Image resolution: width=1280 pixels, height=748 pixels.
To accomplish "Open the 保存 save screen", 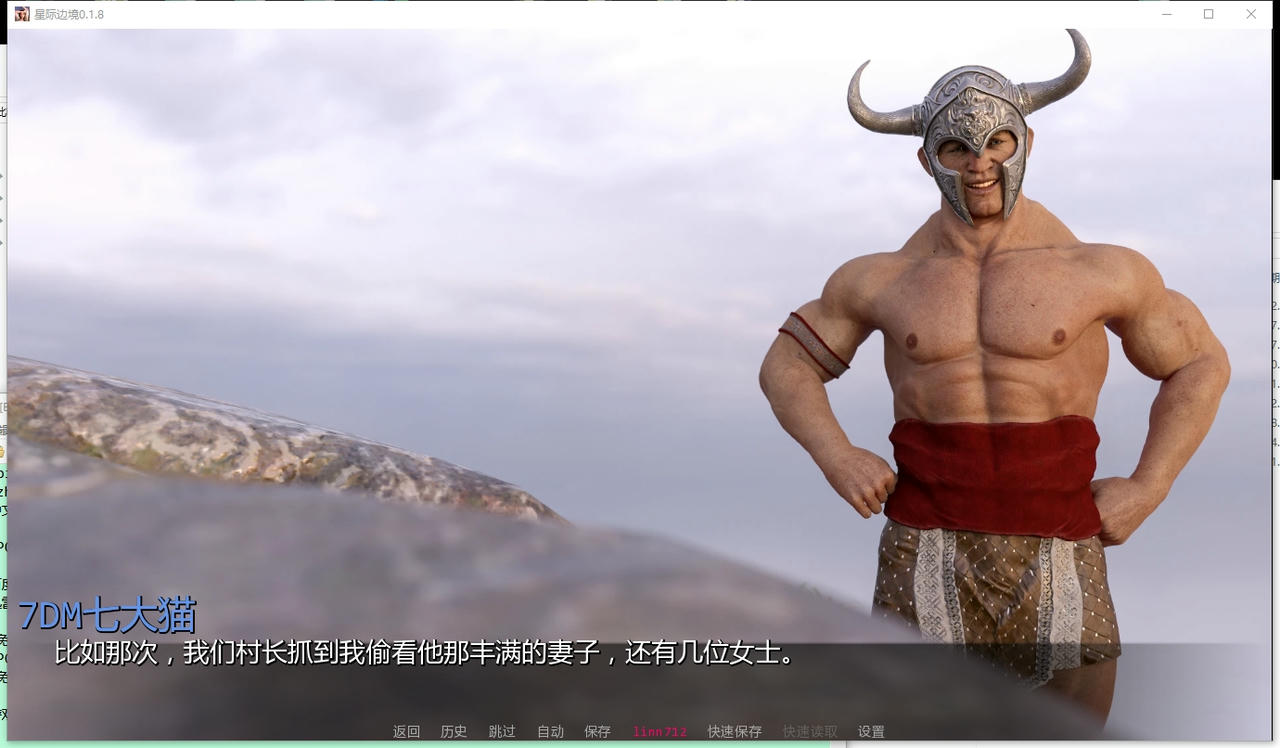I will pos(596,731).
